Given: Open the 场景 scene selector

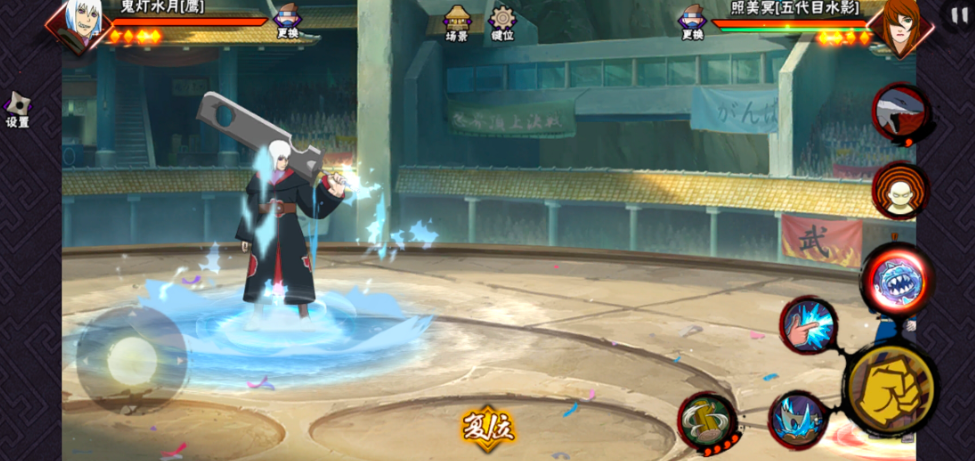Looking at the screenshot, I should 457,22.
